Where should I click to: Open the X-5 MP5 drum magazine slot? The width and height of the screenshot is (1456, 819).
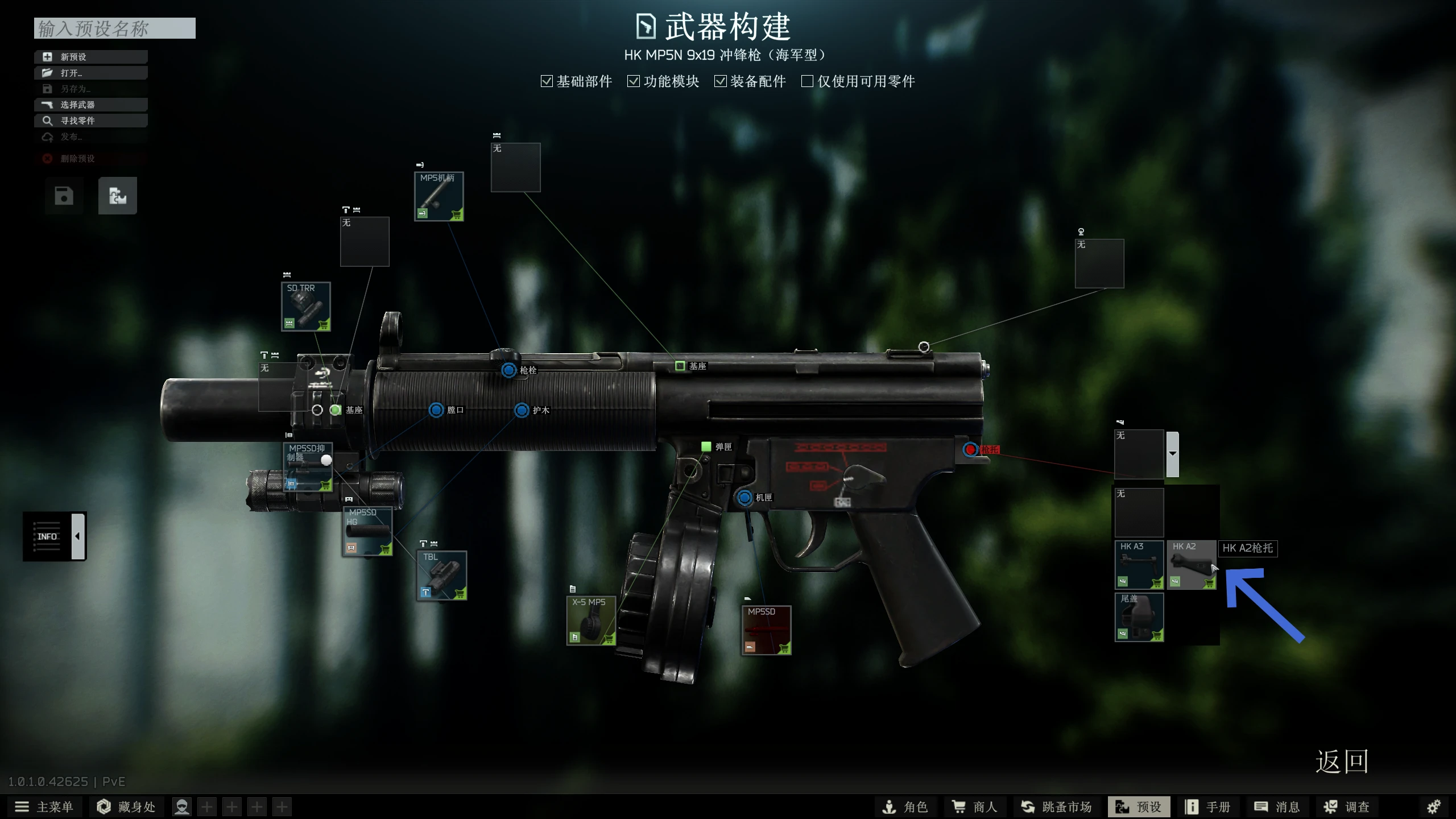(x=591, y=621)
